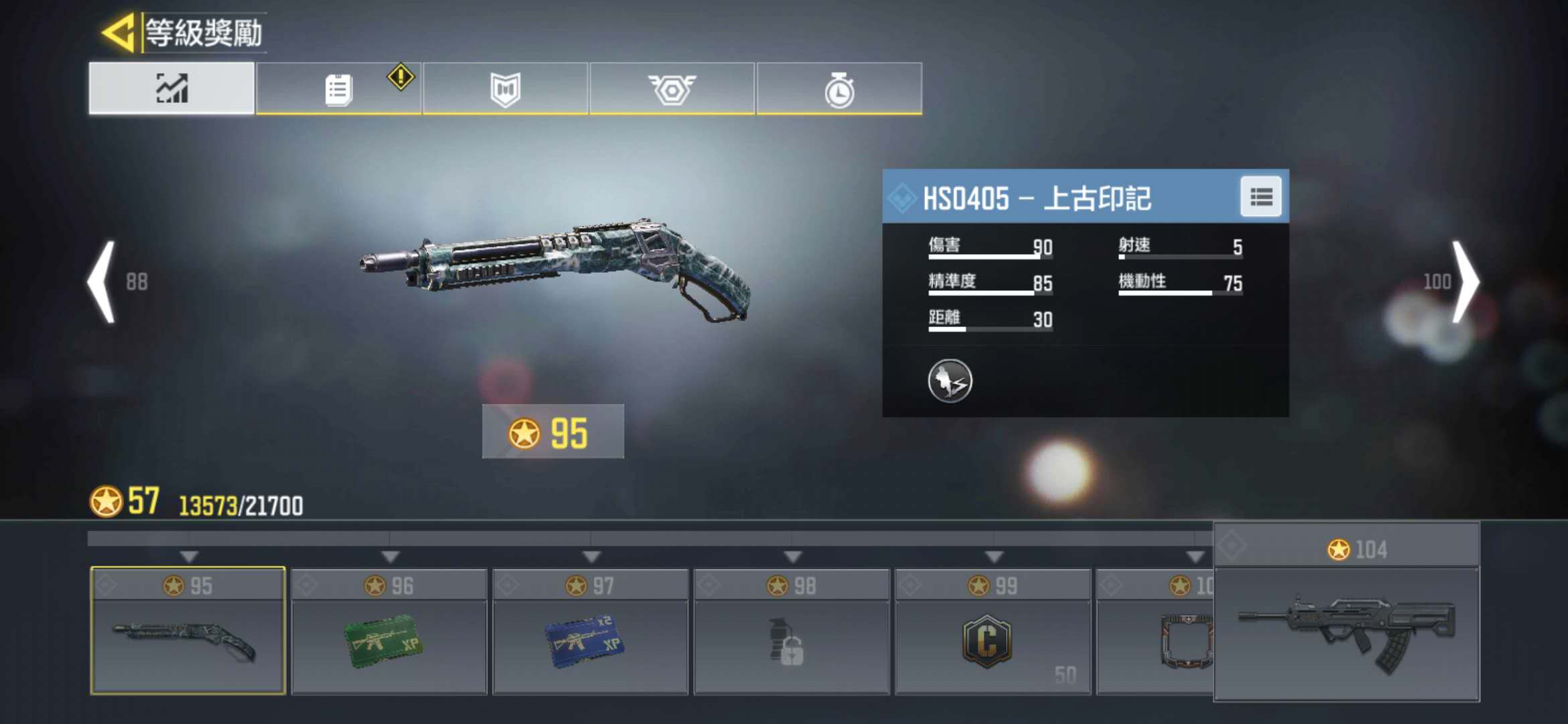Pick level 99 credits reward

[x=992, y=631]
